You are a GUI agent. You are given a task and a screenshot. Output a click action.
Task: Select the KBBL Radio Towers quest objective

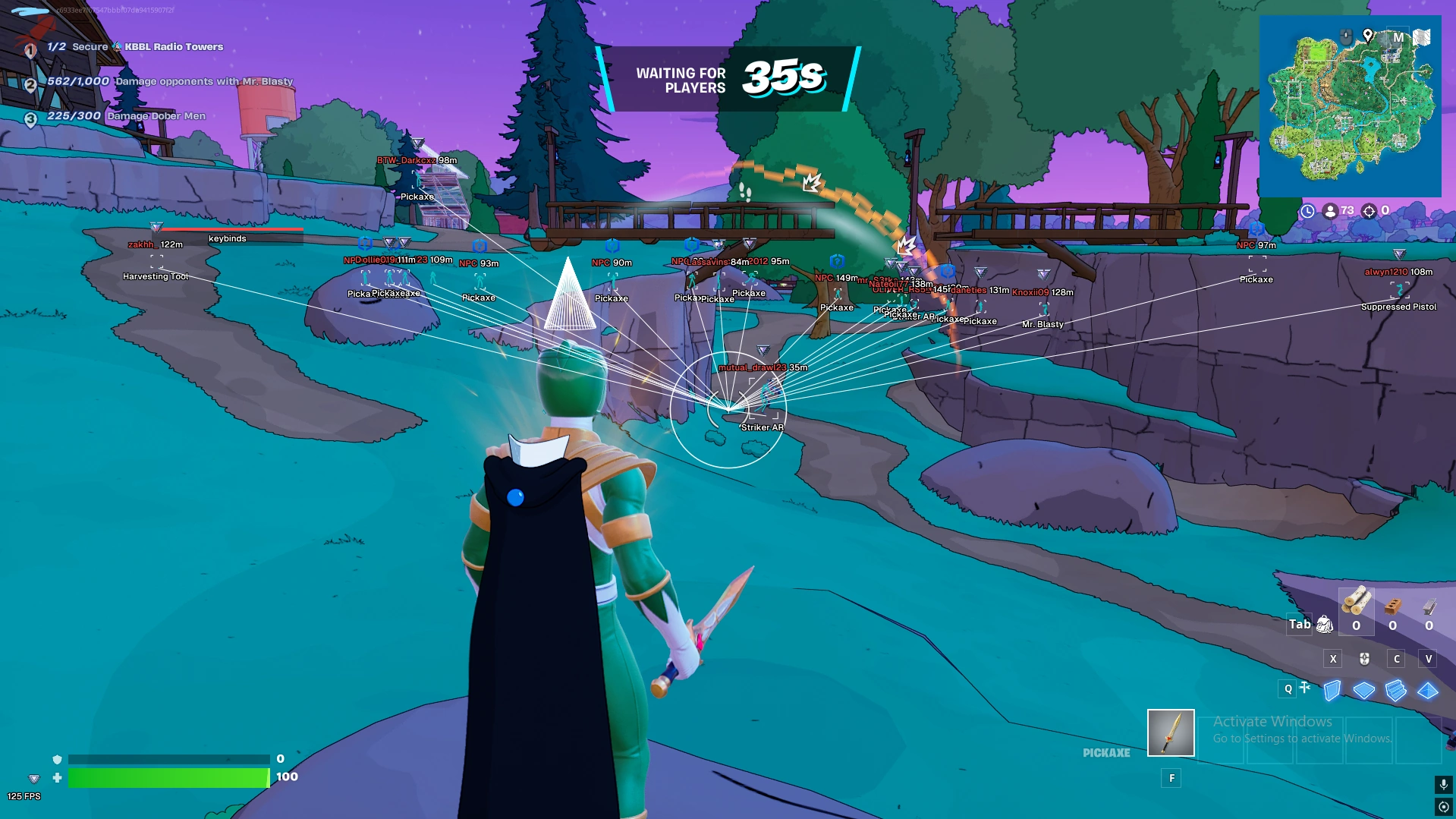coord(135,47)
